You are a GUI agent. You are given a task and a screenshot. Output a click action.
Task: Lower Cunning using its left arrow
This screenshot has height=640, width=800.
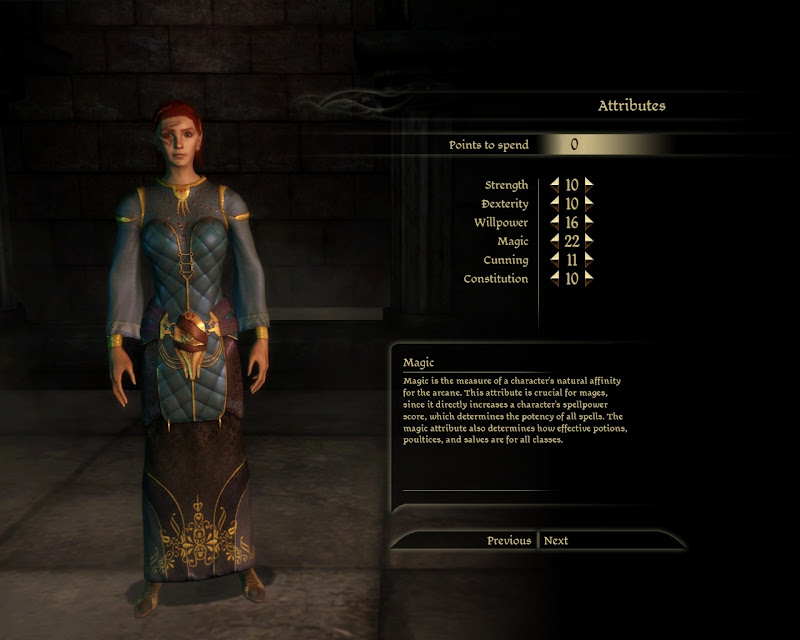point(555,260)
